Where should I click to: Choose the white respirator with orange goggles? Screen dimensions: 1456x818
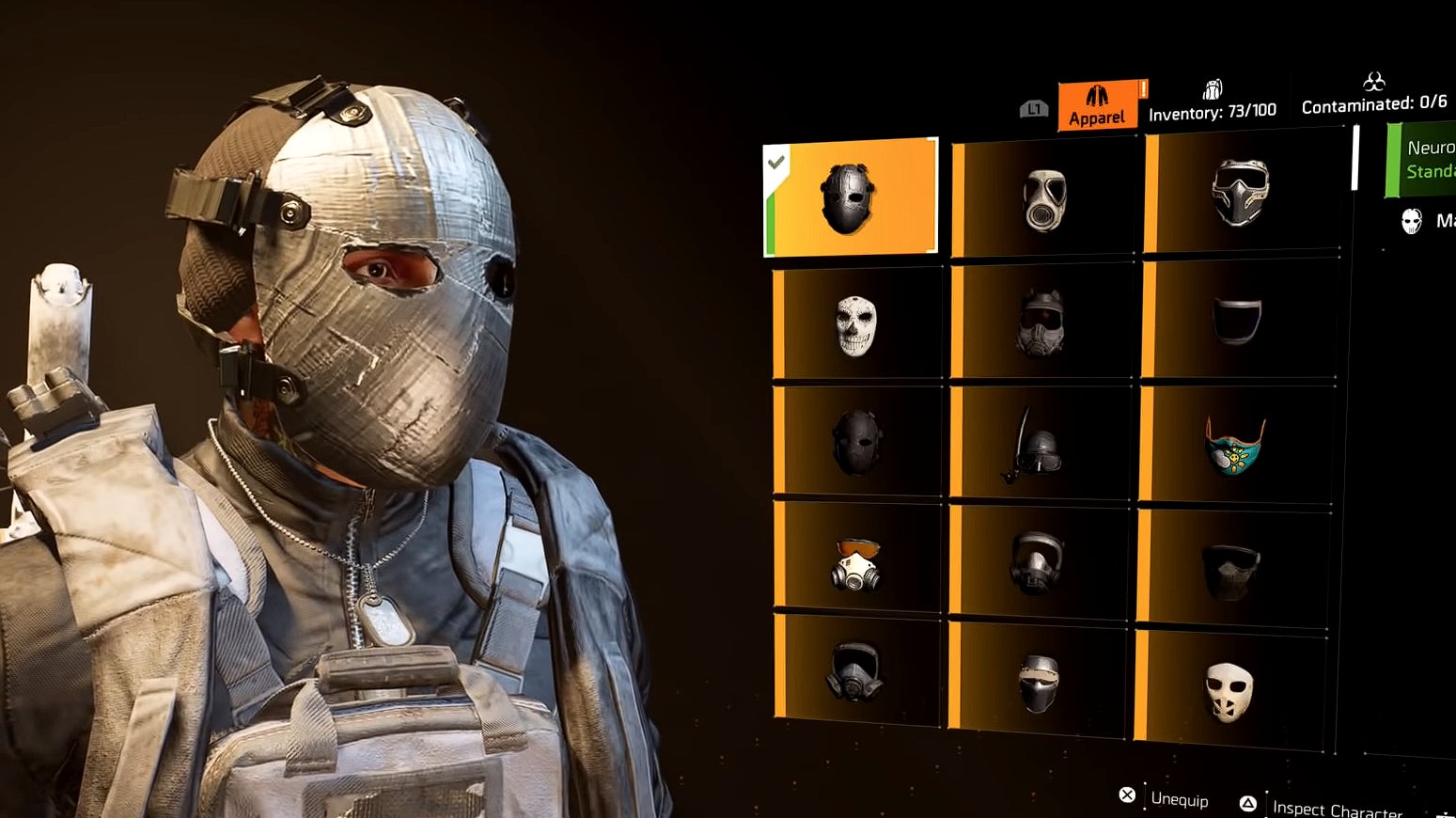856,563
